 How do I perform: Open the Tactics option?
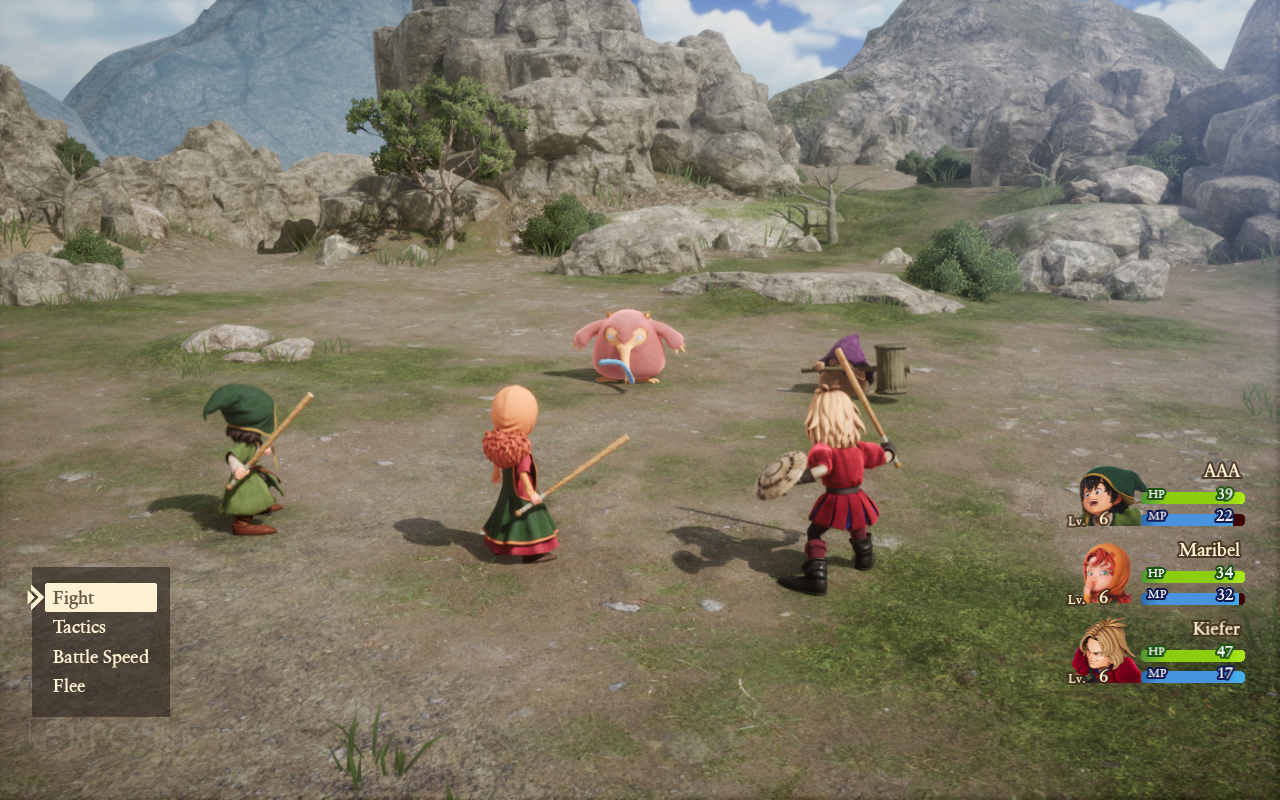click(80, 627)
